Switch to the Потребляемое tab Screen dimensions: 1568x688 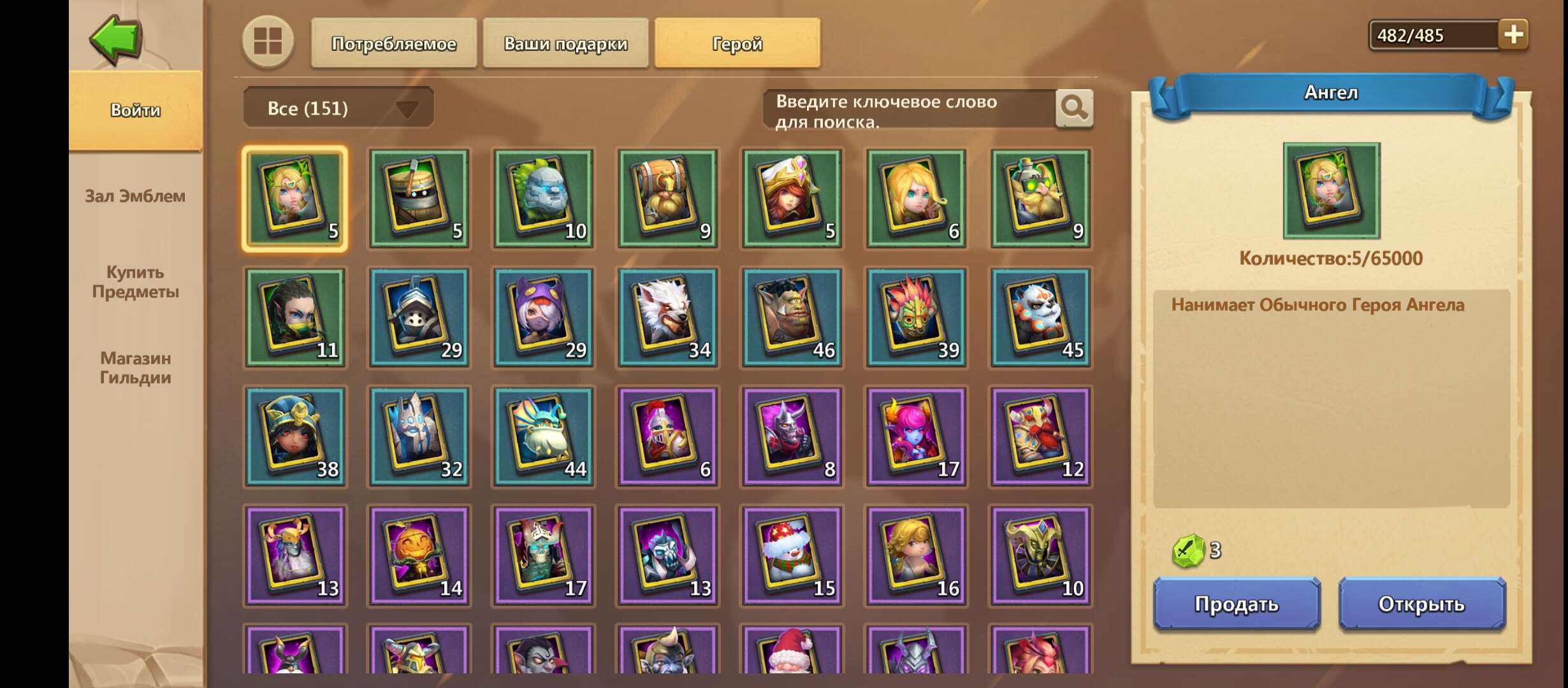click(393, 43)
